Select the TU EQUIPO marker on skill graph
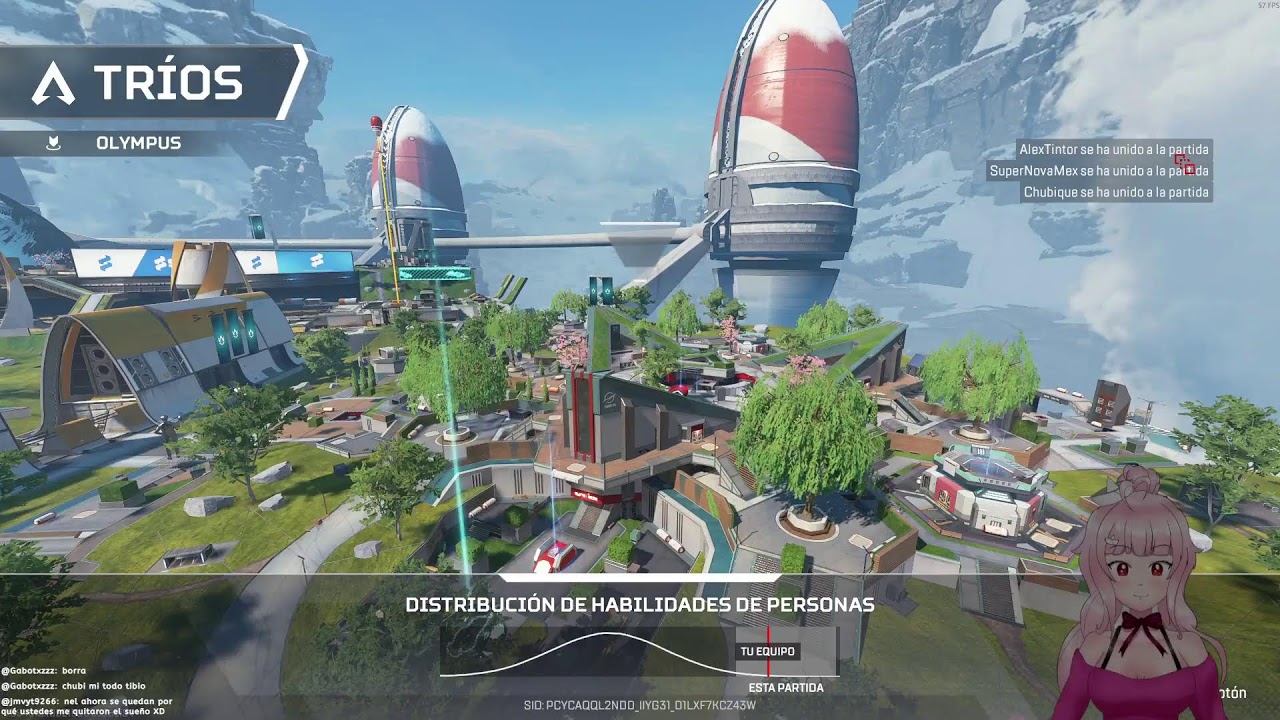Image resolution: width=1280 pixels, height=720 pixels. coord(768,652)
